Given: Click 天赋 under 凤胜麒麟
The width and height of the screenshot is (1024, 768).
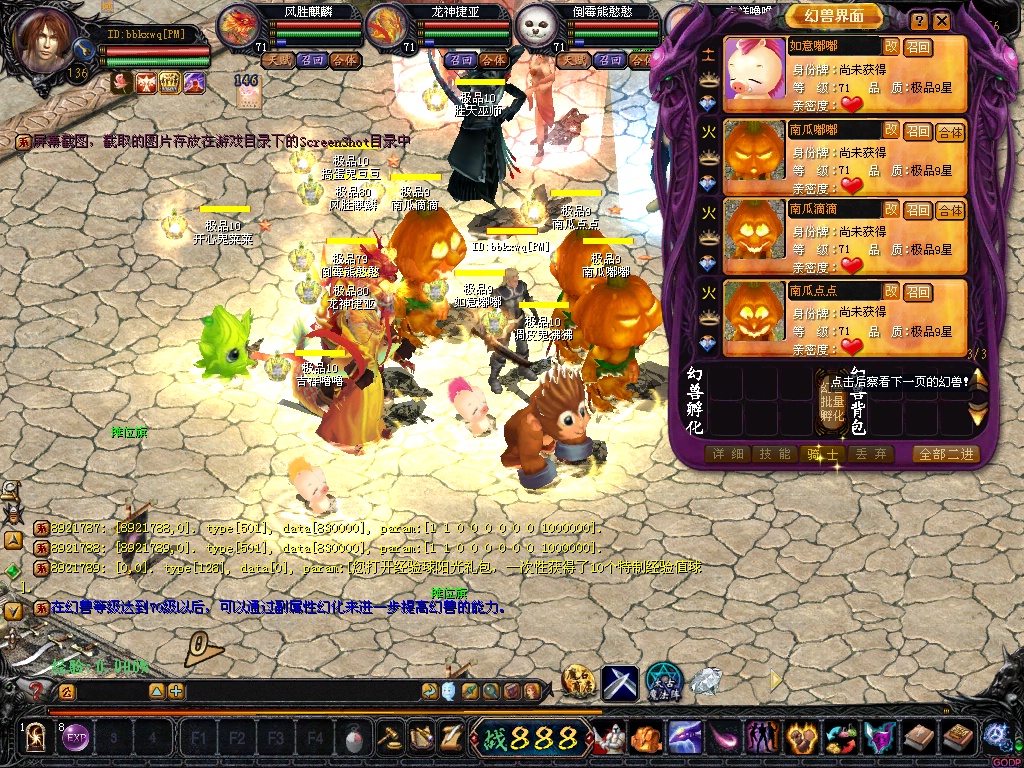Looking at the screenshot, I should [x=278, y=60].
